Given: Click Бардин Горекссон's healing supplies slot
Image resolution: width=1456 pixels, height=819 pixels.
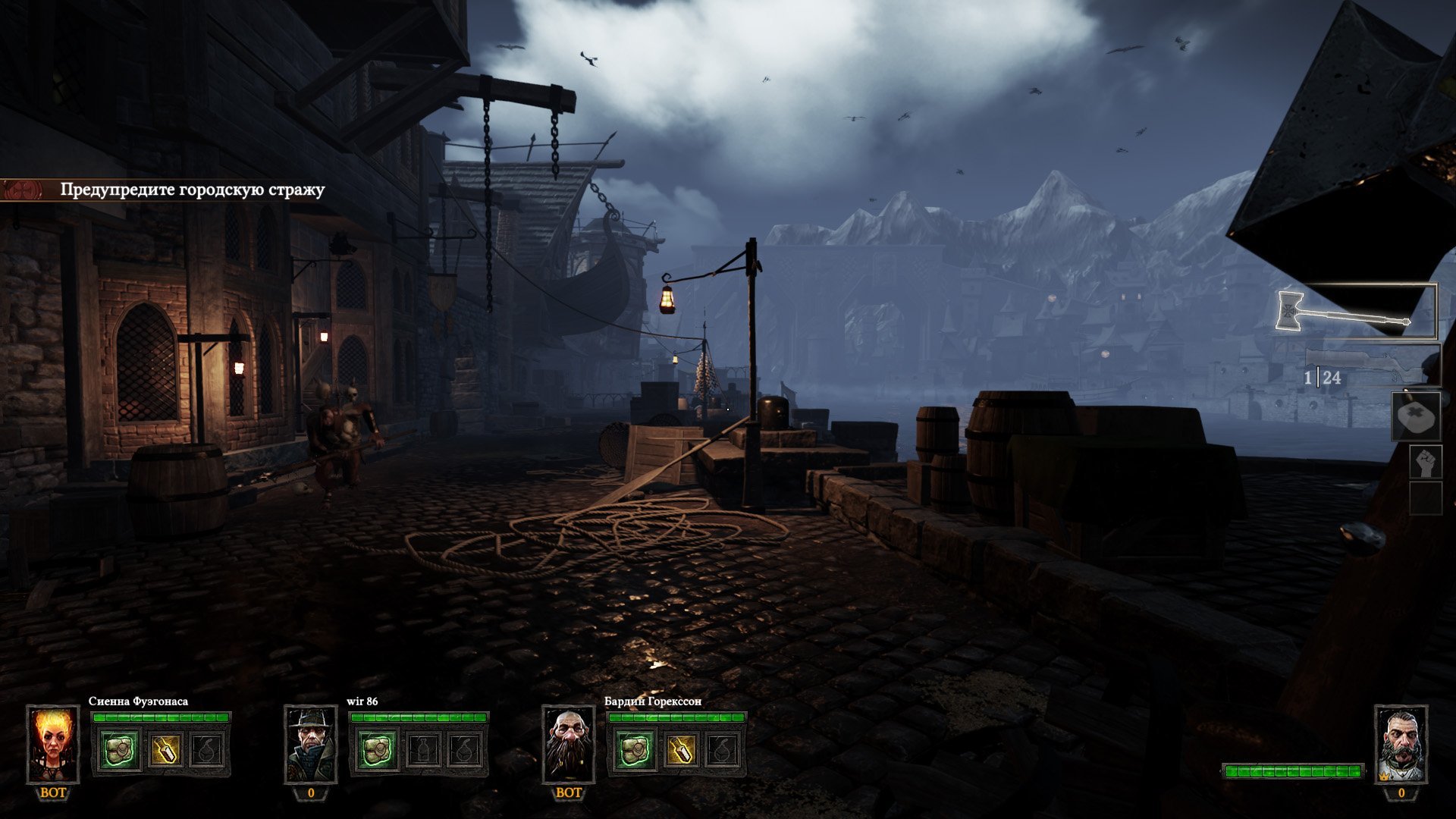Looking at the screenshot, I should point(635,751).
